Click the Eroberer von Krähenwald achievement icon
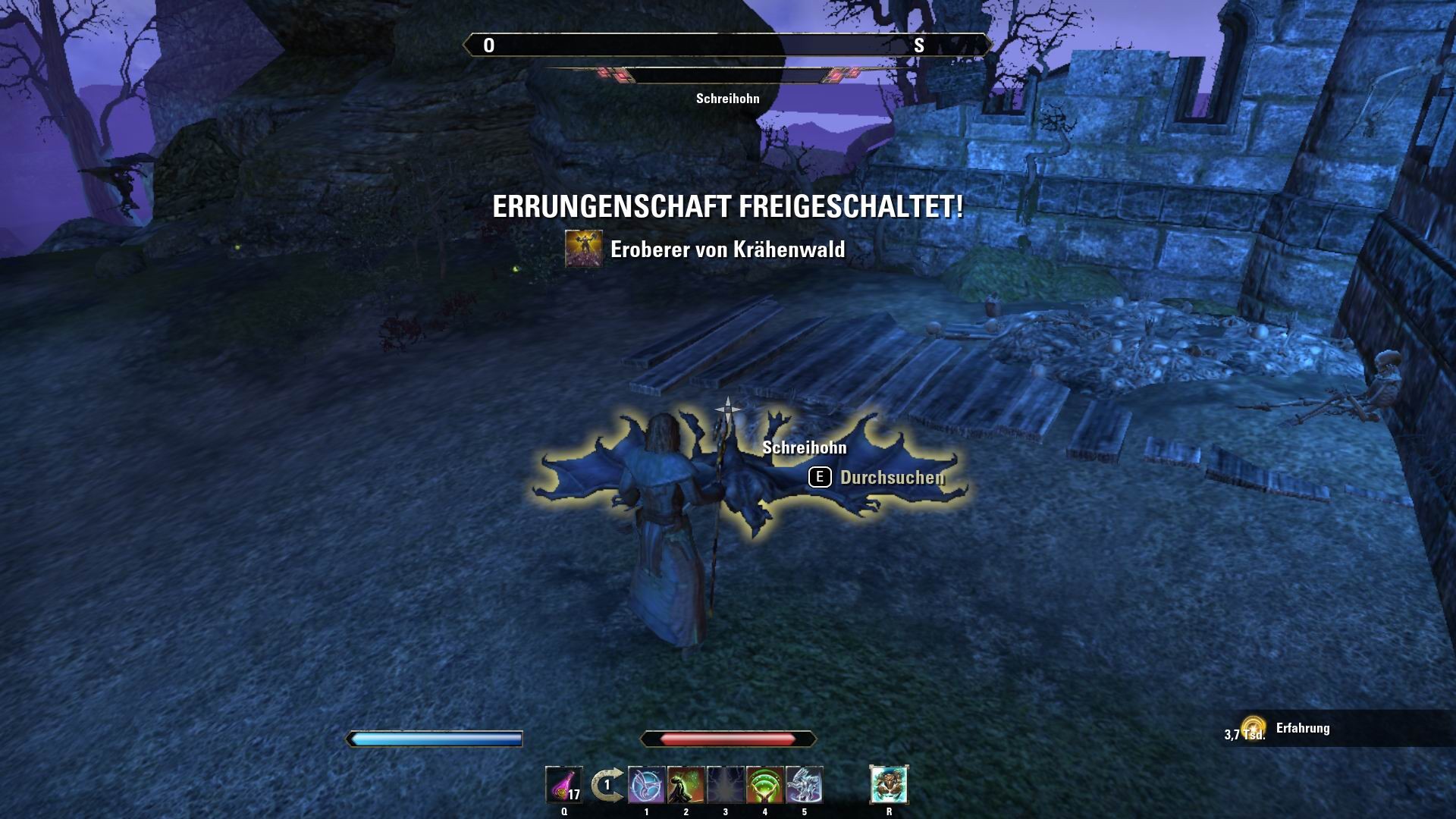This screenshot has width=1456, height=819. click(x=584, y=246)
